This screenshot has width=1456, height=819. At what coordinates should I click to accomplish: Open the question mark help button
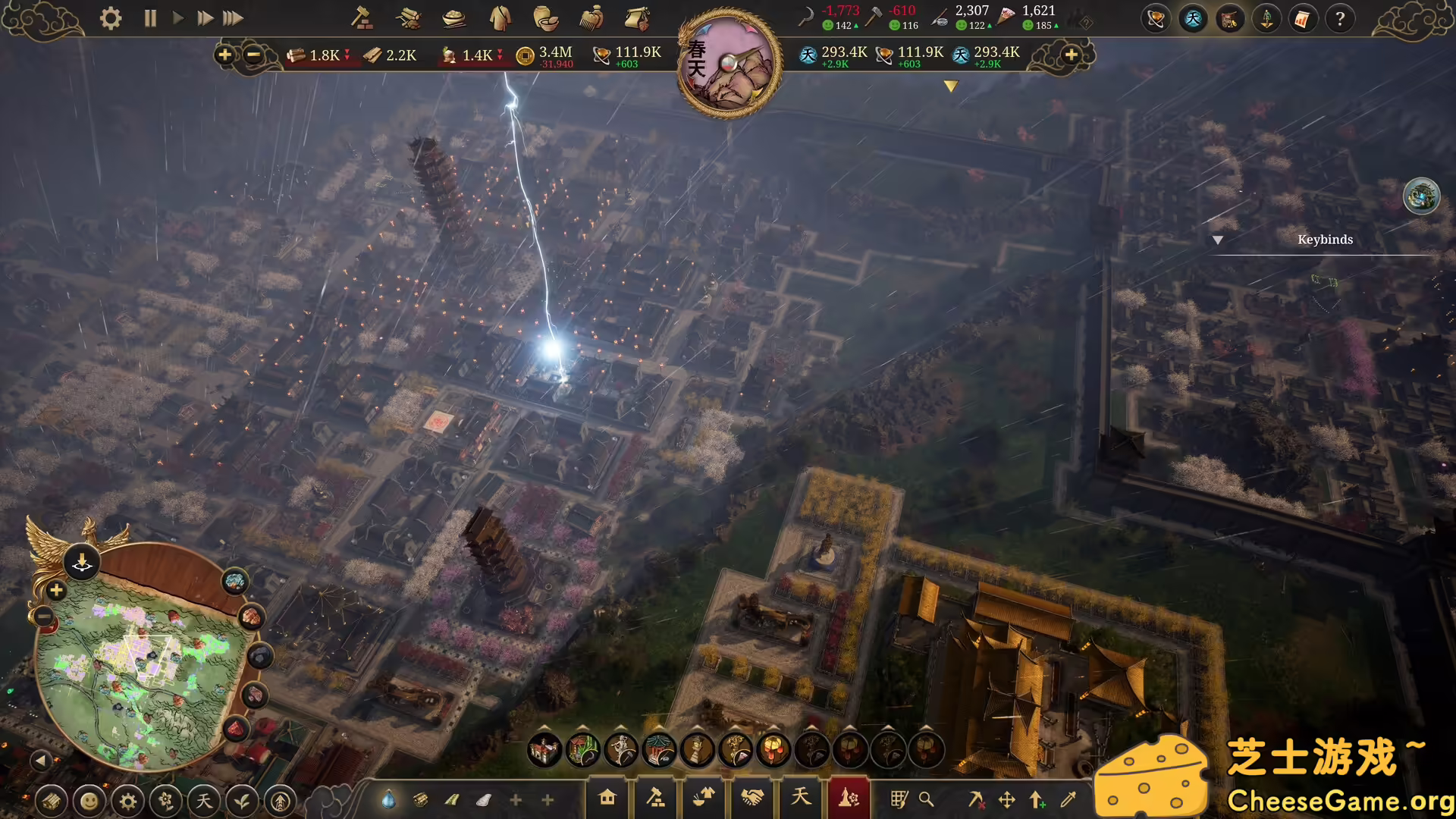pos(1340,19)
